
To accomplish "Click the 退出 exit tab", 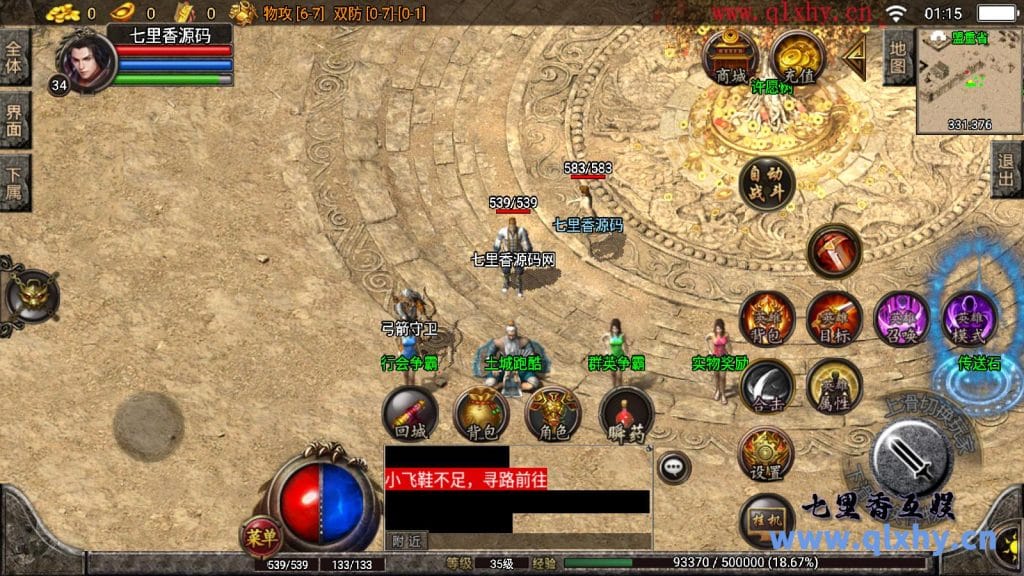I will [1007, 169].
